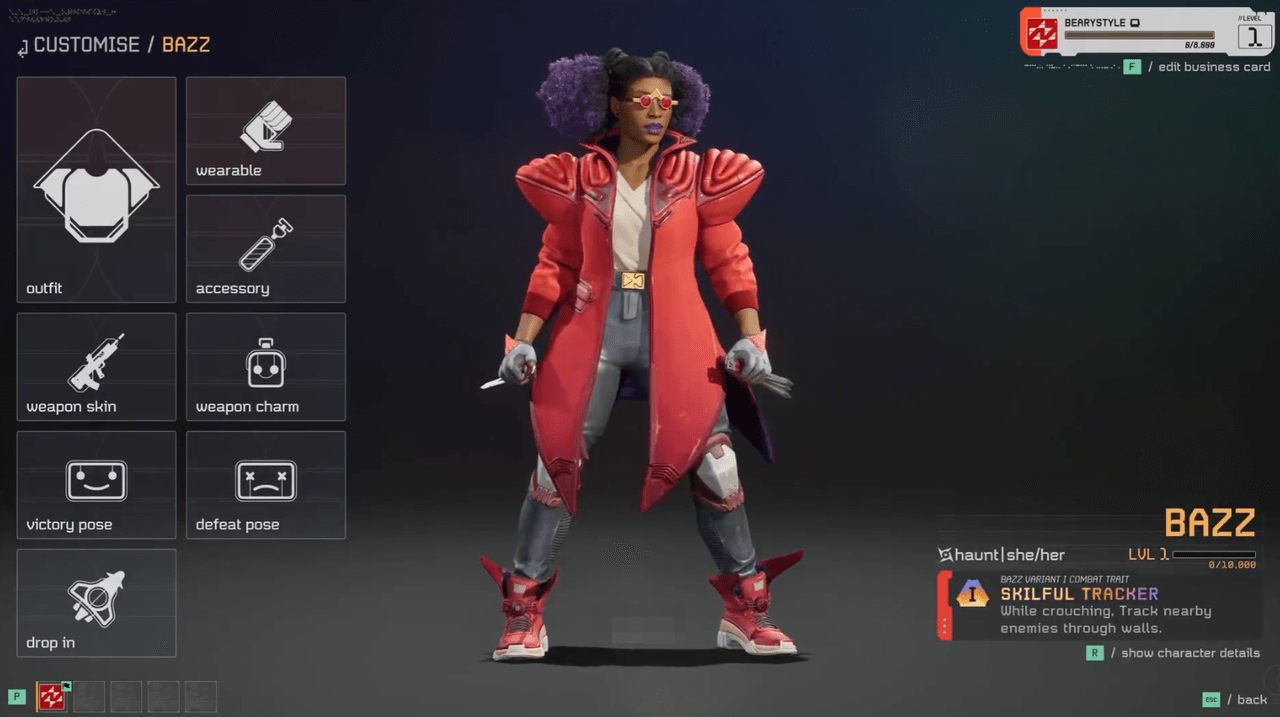Image resolution: width=1280 pixels, height=717 pixels.
Task: Open the victory pose selection
Action: [96, 484]
